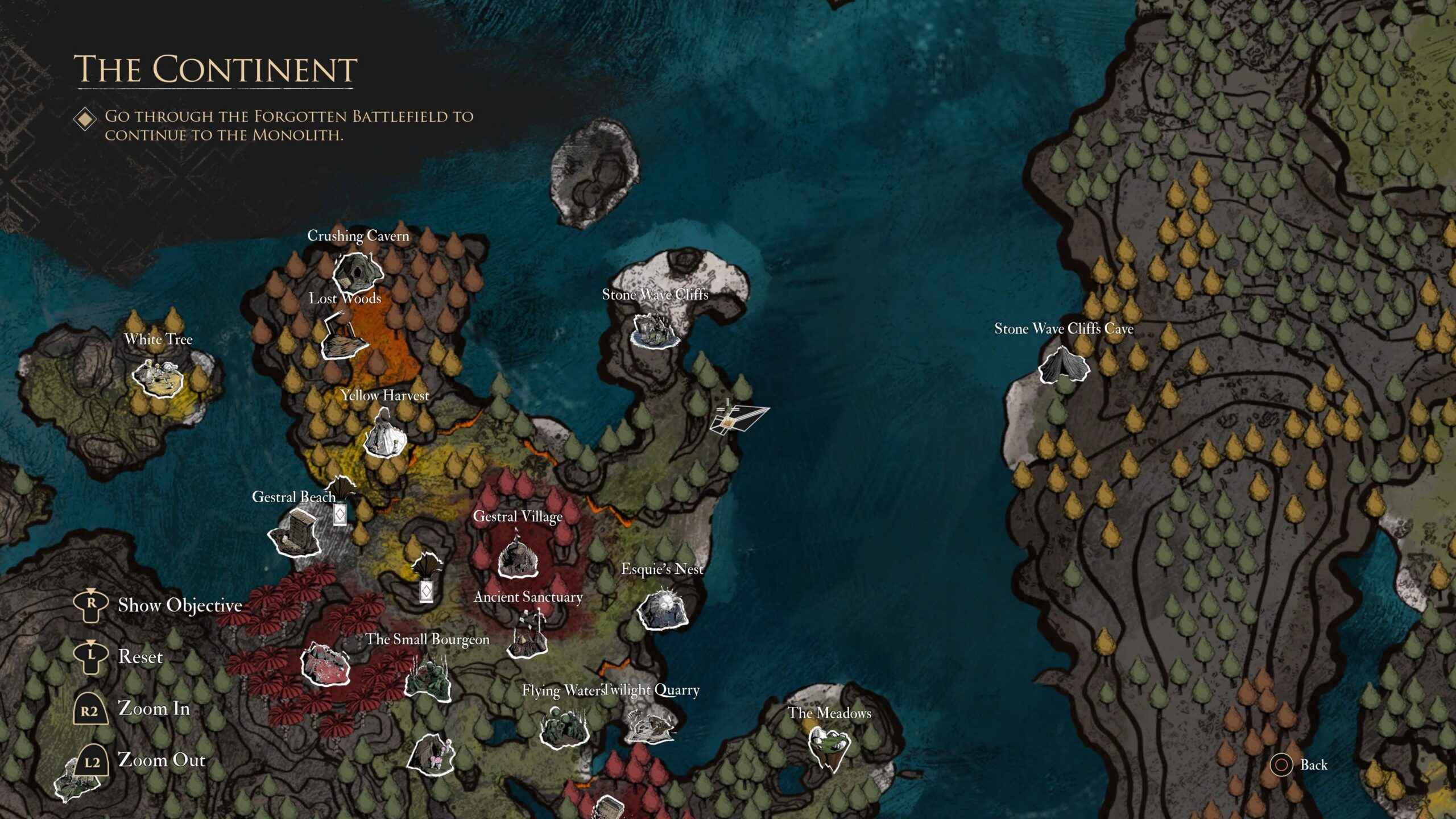The height and width of the screenshot is (819, 1456).
Task: Select the Flying Waters marker
Action: [563, 727]
